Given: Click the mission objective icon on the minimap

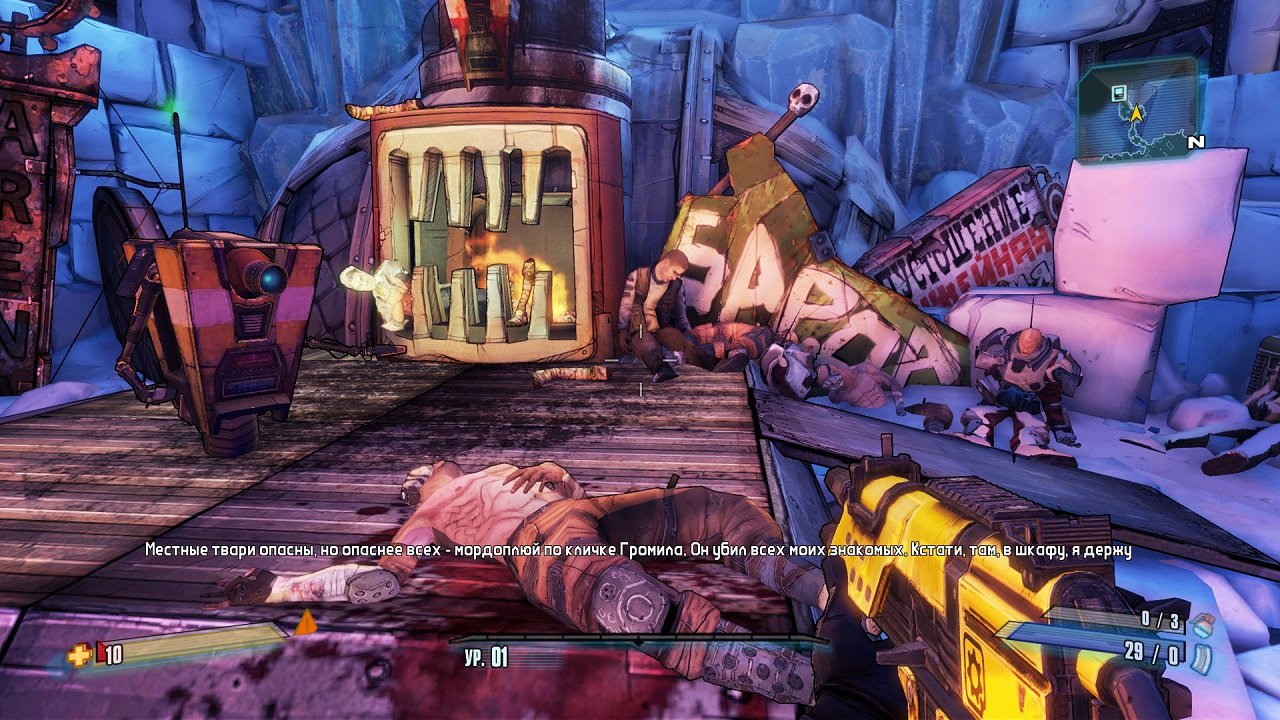Looking at the screenshot, I should coord(1119,93).
